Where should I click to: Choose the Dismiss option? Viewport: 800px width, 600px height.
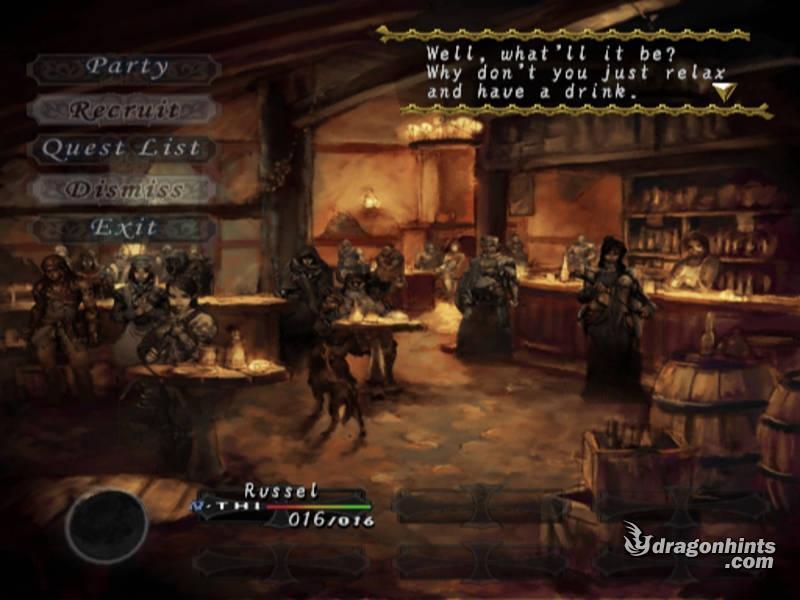coord(124,189)
